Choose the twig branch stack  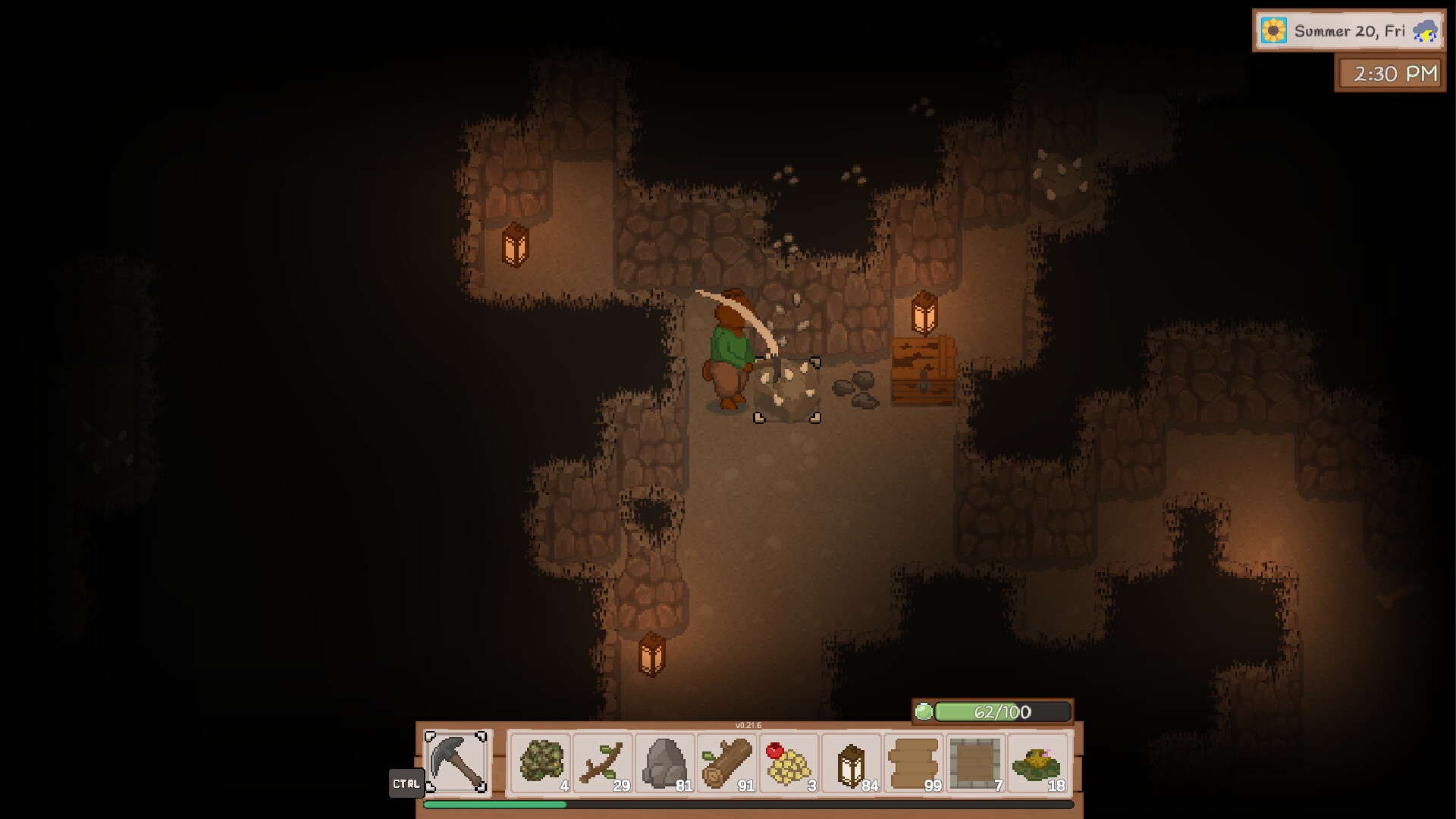click(x=603, y=763)
